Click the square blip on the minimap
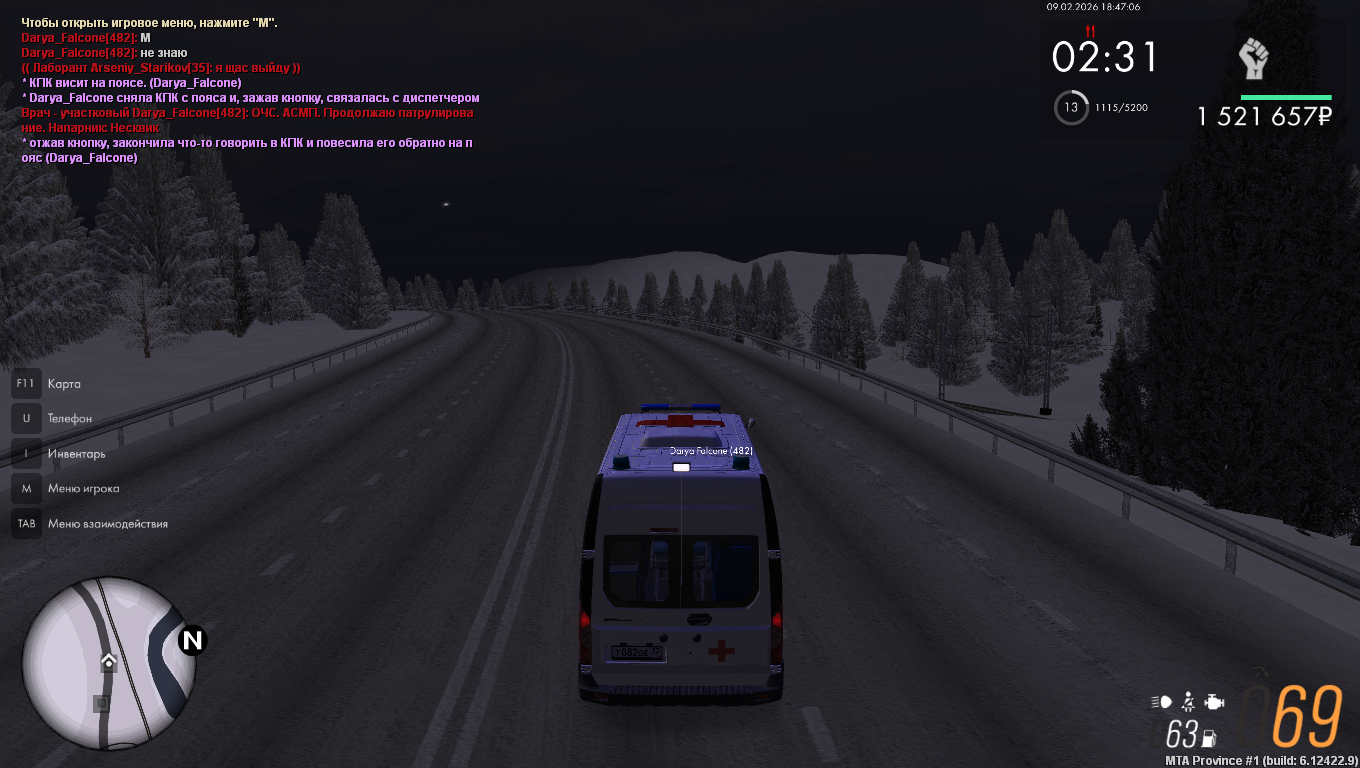Image resolution: width=1360 pixels, height=768 pixels. [x=101, y=703]
